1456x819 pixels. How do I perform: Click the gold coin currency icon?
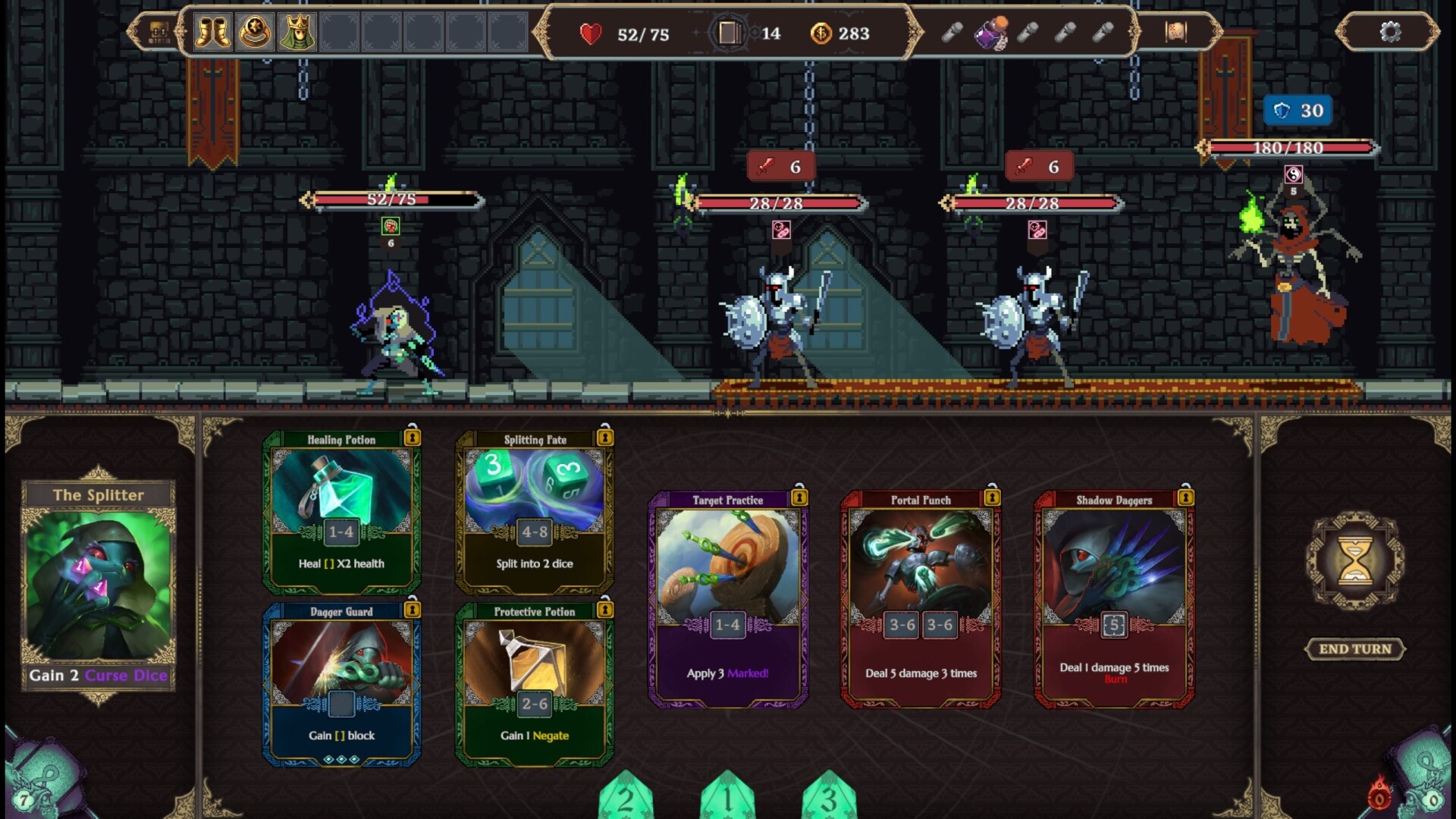point(822,33)
